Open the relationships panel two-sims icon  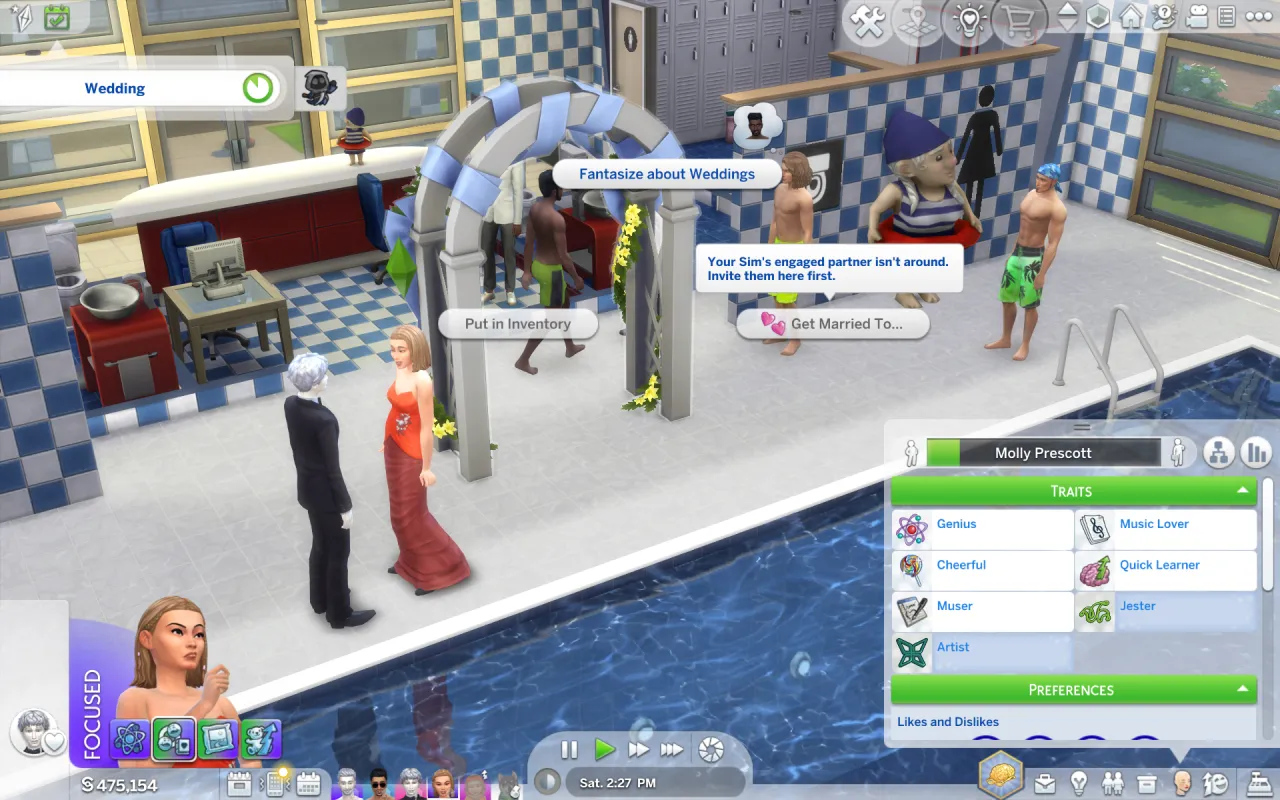click(1113, 785)
